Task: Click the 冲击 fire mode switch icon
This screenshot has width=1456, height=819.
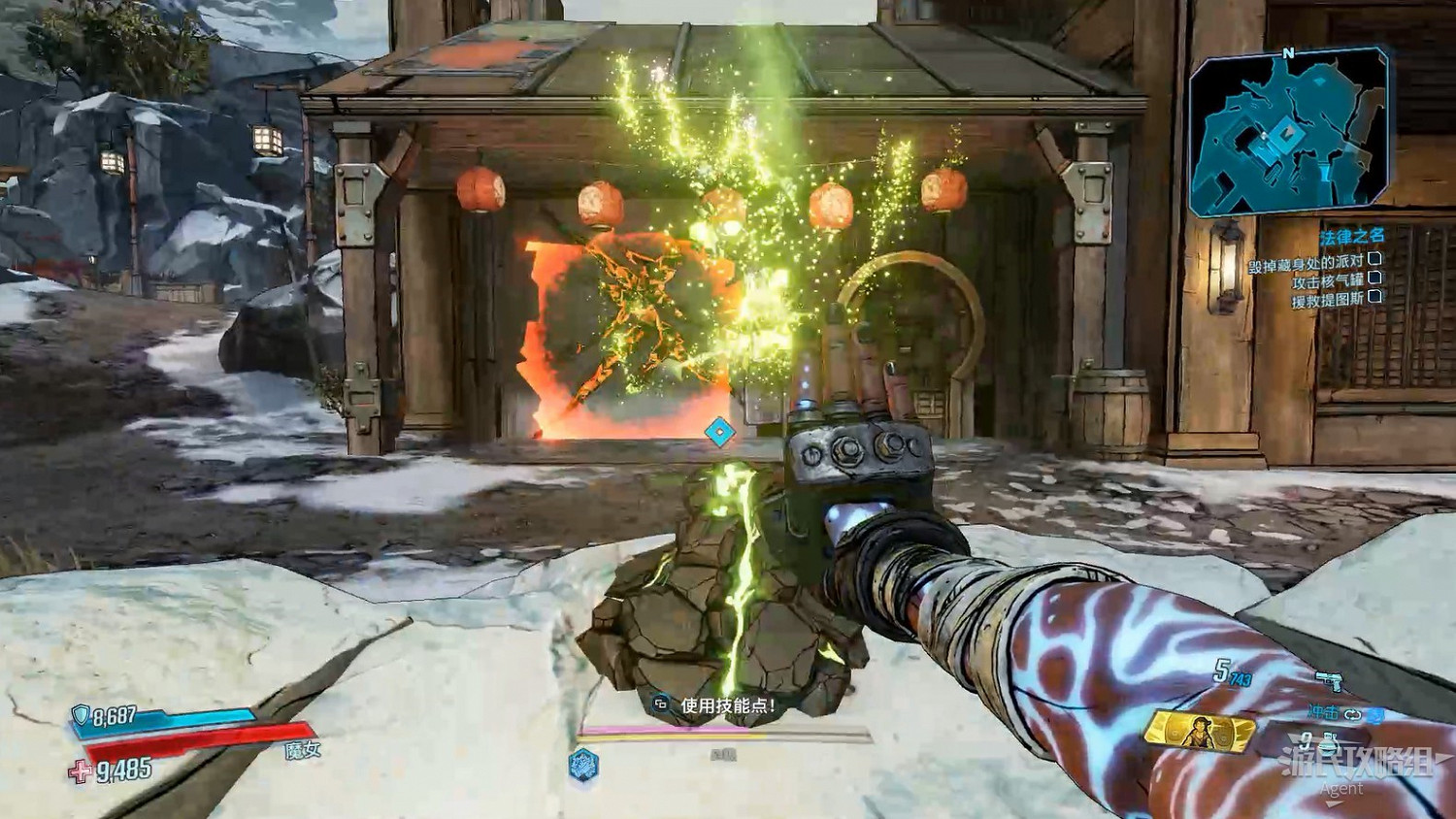Action: [1354, 713]
